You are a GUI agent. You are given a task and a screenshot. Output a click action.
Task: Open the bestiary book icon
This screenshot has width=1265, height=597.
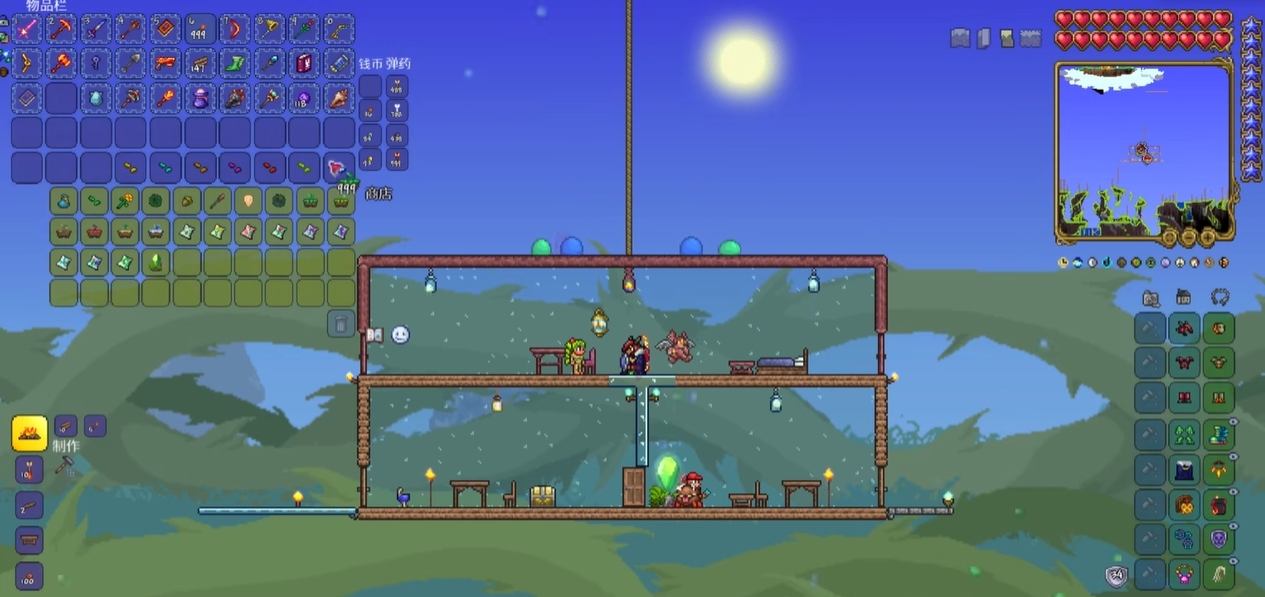point(375,335)
